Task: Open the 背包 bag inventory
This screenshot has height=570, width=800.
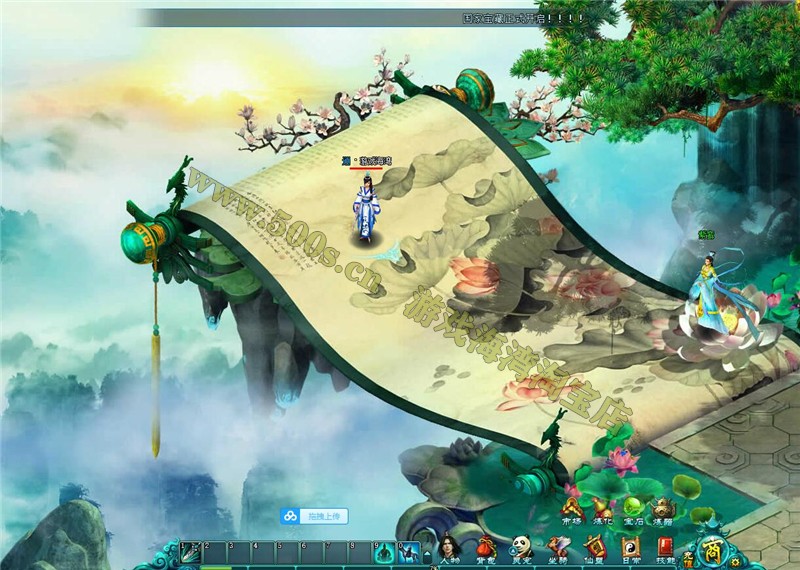Action: click(485, 549)
